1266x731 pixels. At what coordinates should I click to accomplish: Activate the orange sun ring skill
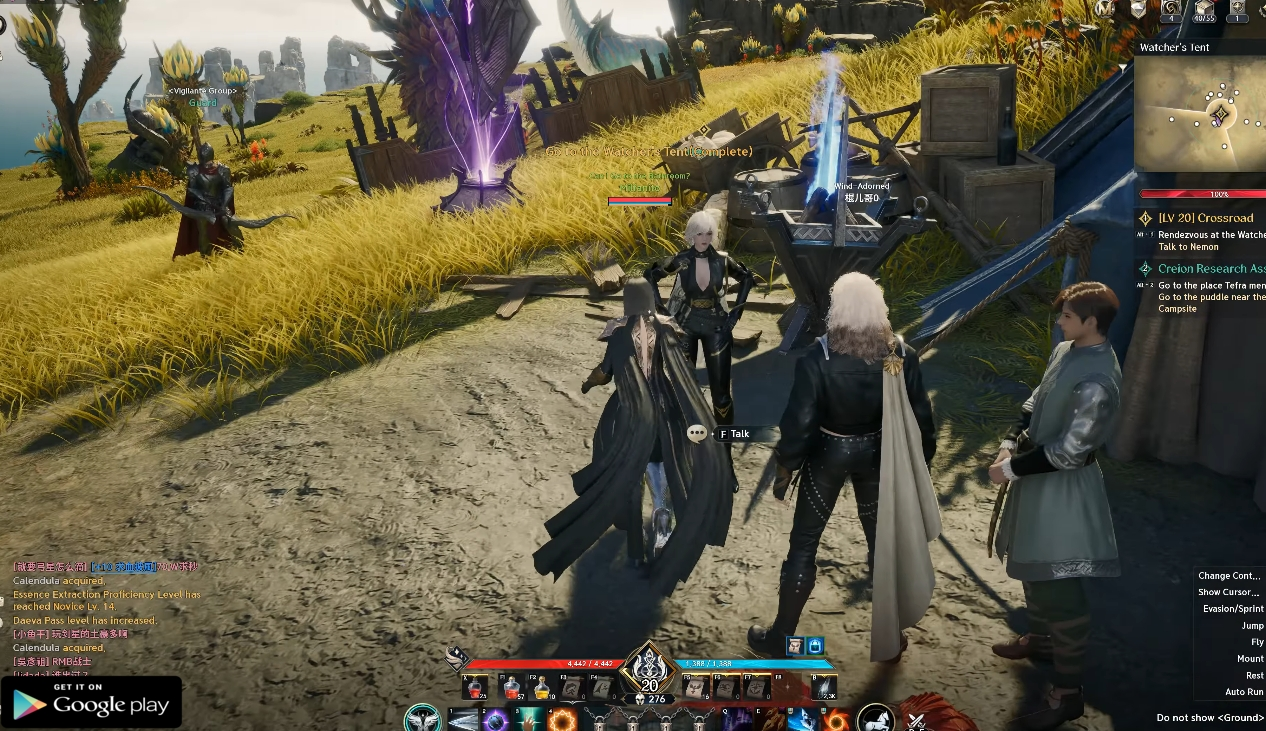click(x=563, y=720)
